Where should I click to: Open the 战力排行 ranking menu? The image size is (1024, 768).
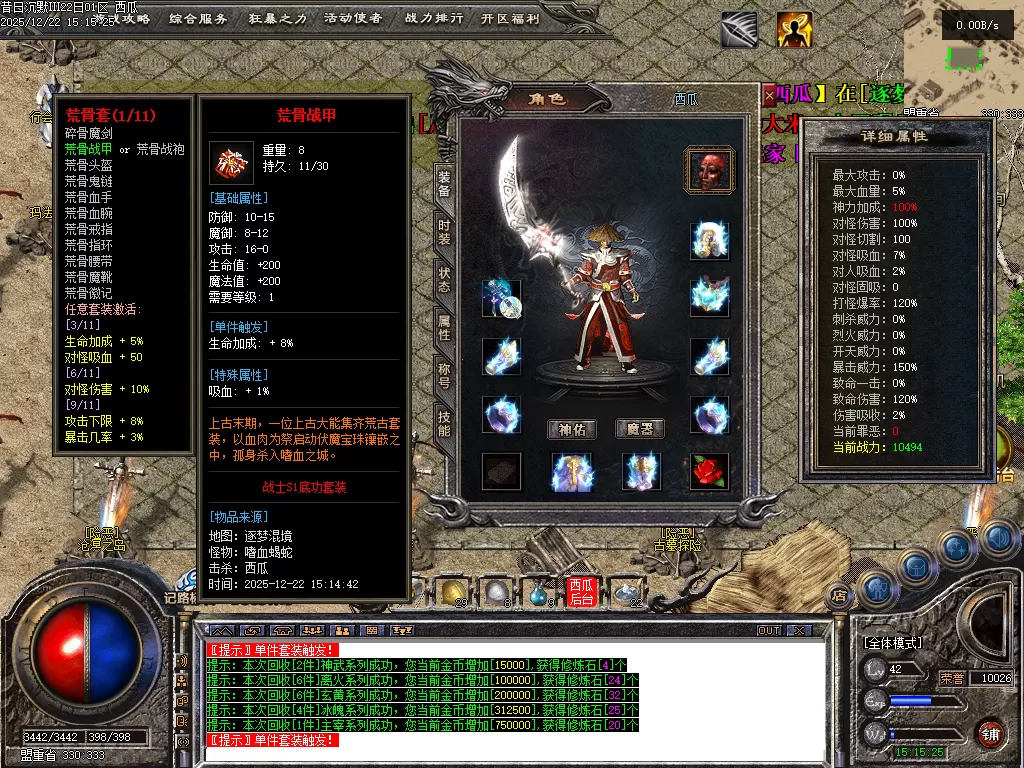[x=434, y=18]
